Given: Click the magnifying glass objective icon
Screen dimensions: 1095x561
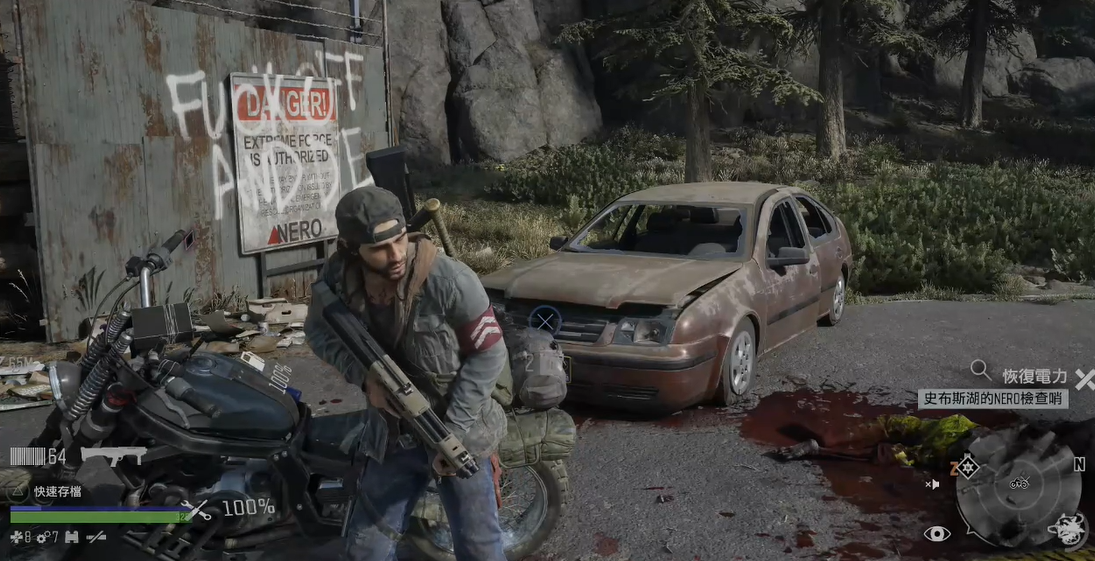Looking at the screenshot, I should [x=981, y=371].
